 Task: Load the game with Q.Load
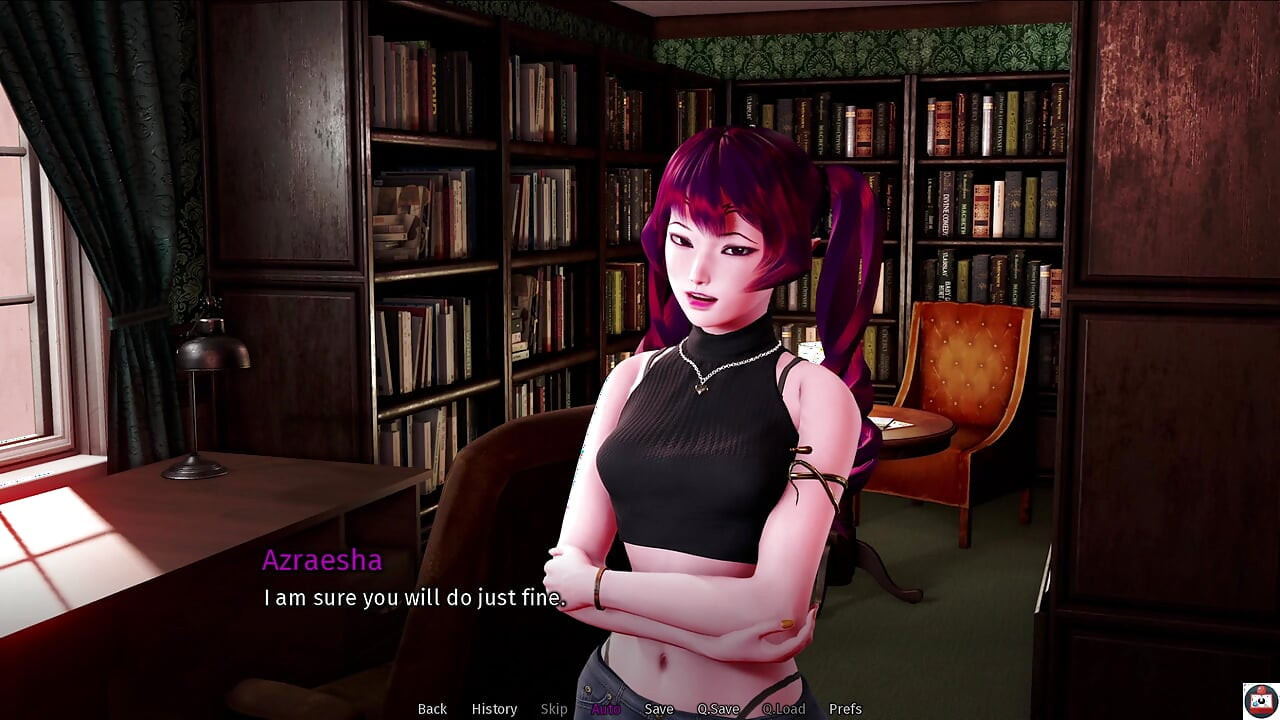(784, 708)
